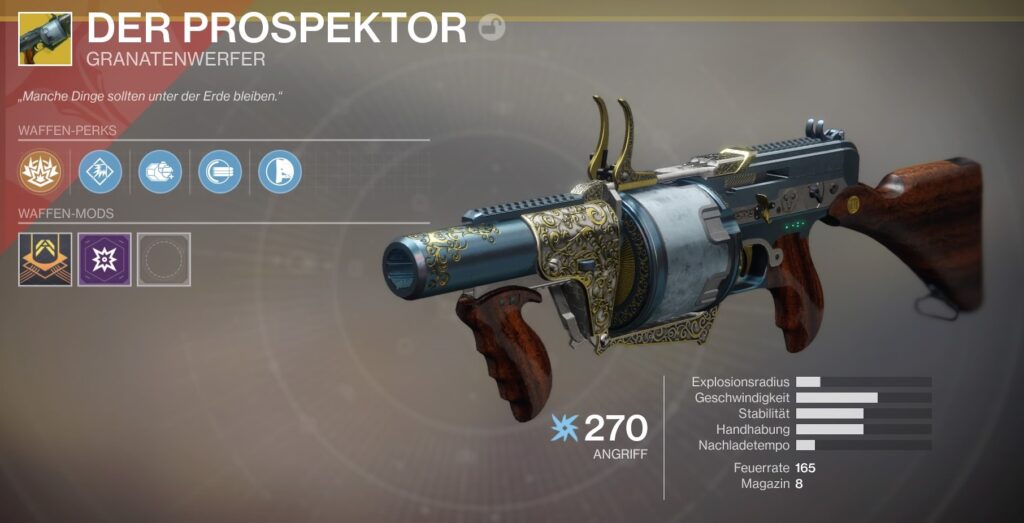This screenshot has height=523, width=1024.
Task: Select the weapon stock perk icon
Action: [280, 171]
